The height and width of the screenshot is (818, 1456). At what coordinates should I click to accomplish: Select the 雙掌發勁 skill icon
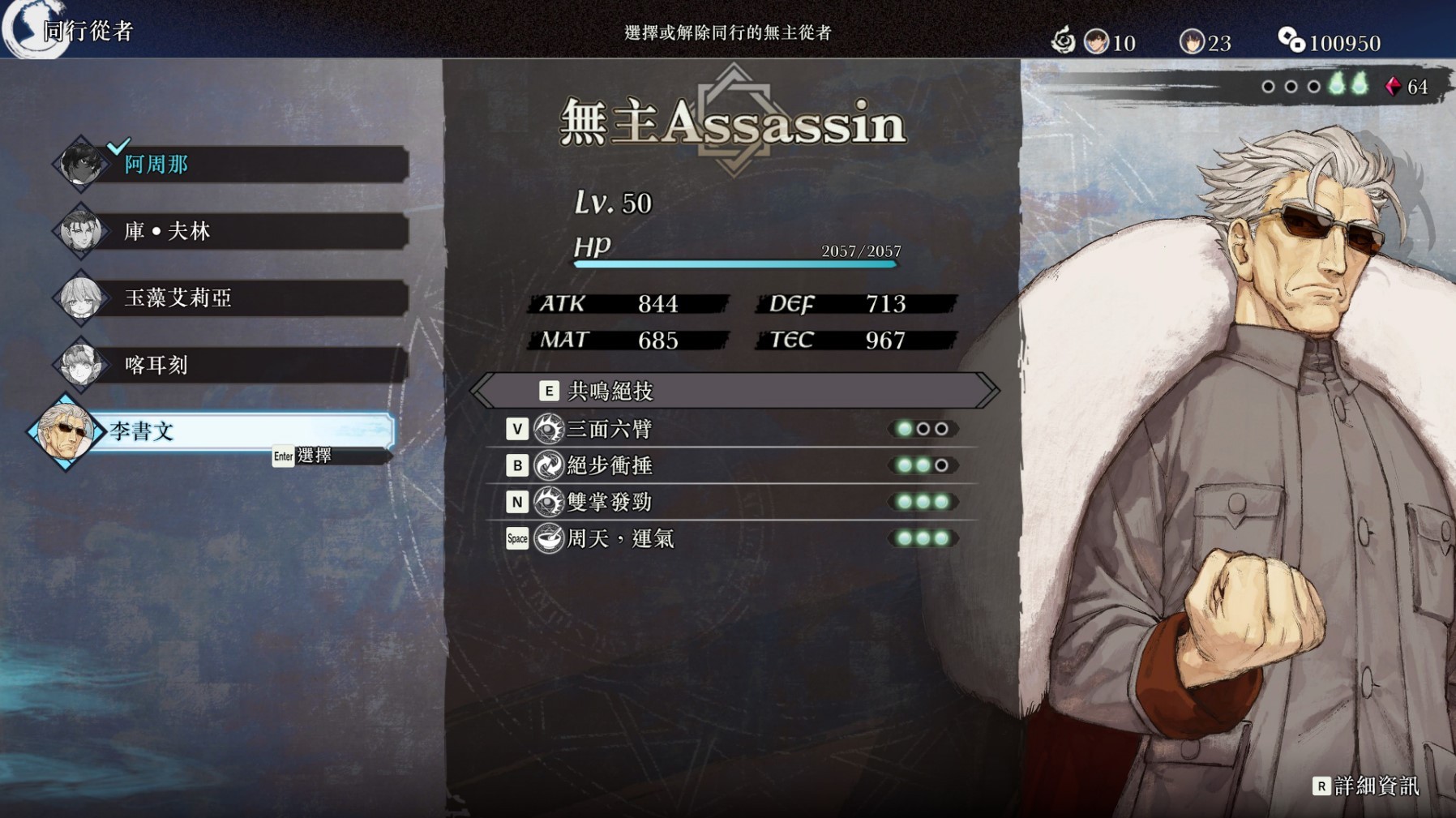(x=548, y=502)
